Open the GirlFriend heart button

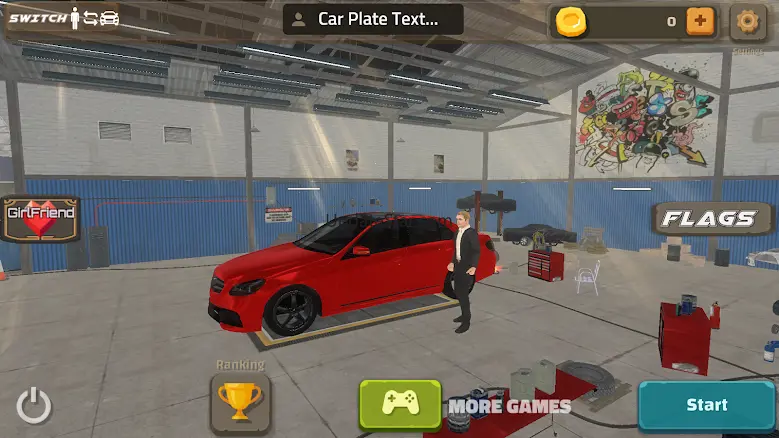(41, 219)
